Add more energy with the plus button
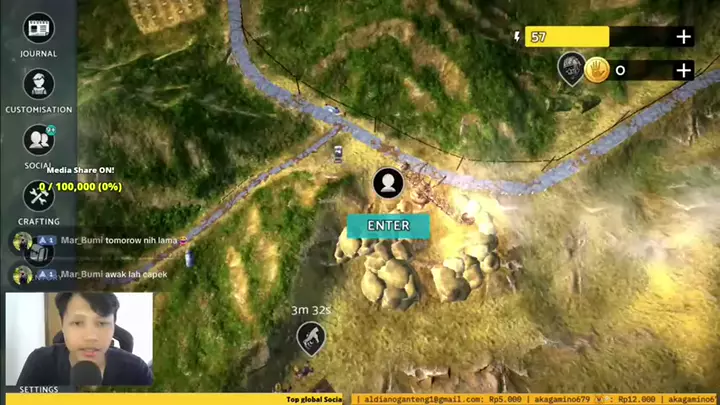The width and height of the screenshot is (720, 405). pyautogui.click(x=684, y=37)
